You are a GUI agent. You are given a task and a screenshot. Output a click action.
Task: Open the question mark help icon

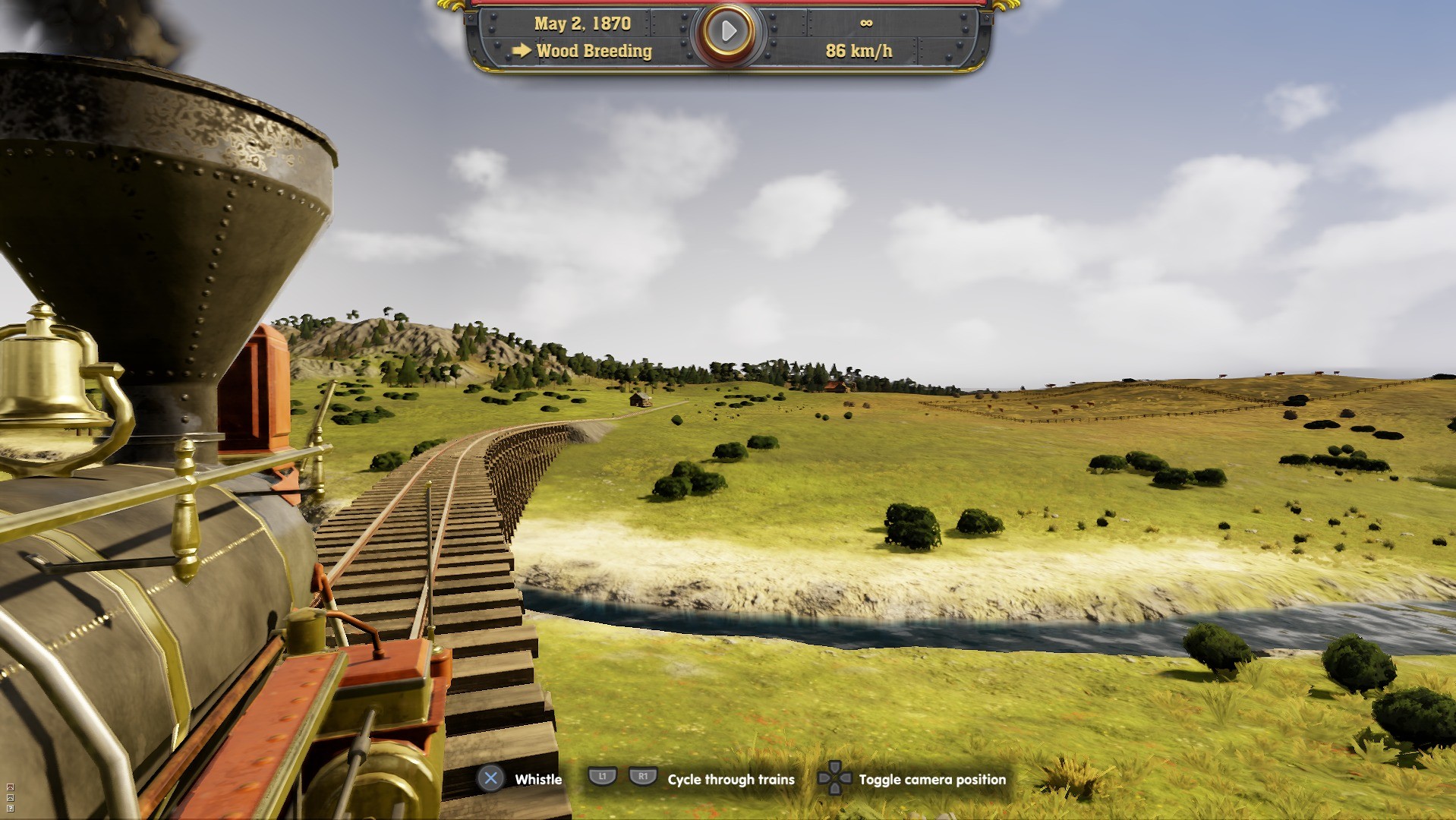click(10, 809)
